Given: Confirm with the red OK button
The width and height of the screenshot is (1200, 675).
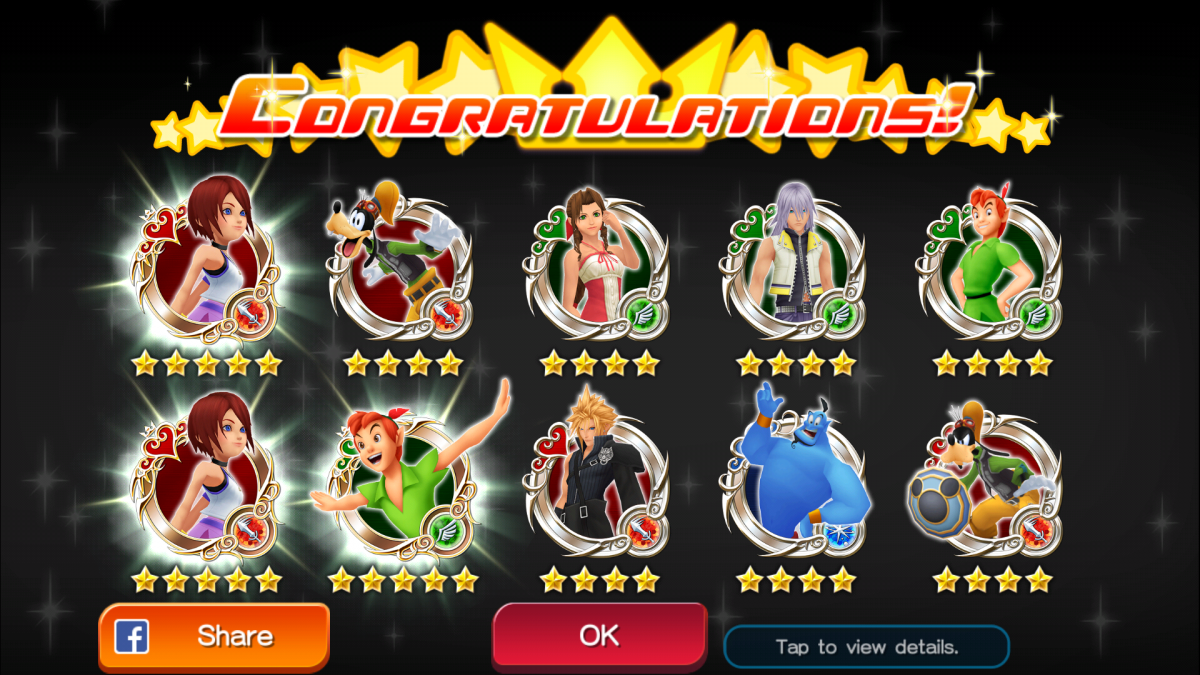Looking at the screenshot, I should (x=599, y=636).
